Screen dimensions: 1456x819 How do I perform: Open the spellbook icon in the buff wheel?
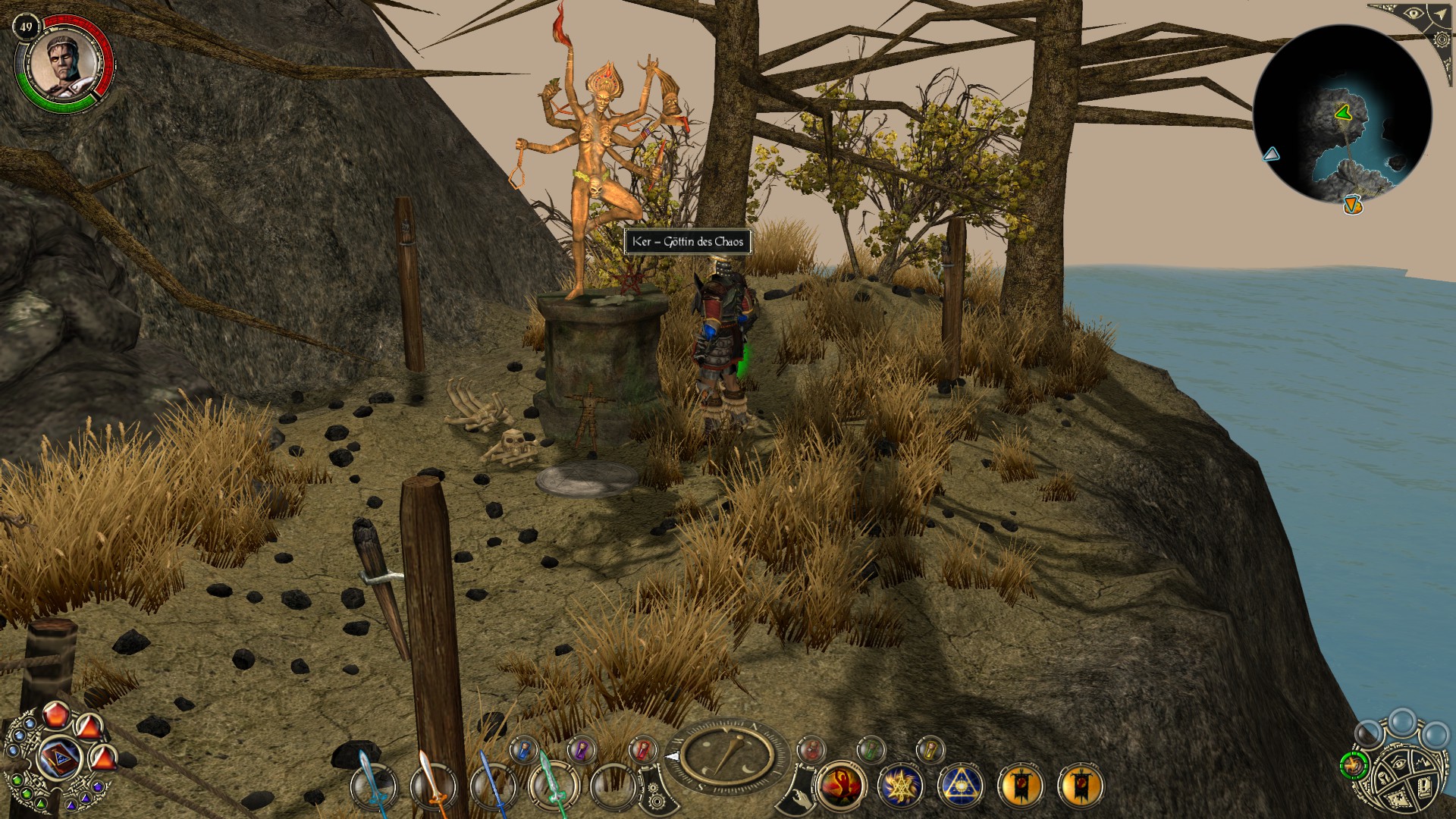tap(59, 757)
